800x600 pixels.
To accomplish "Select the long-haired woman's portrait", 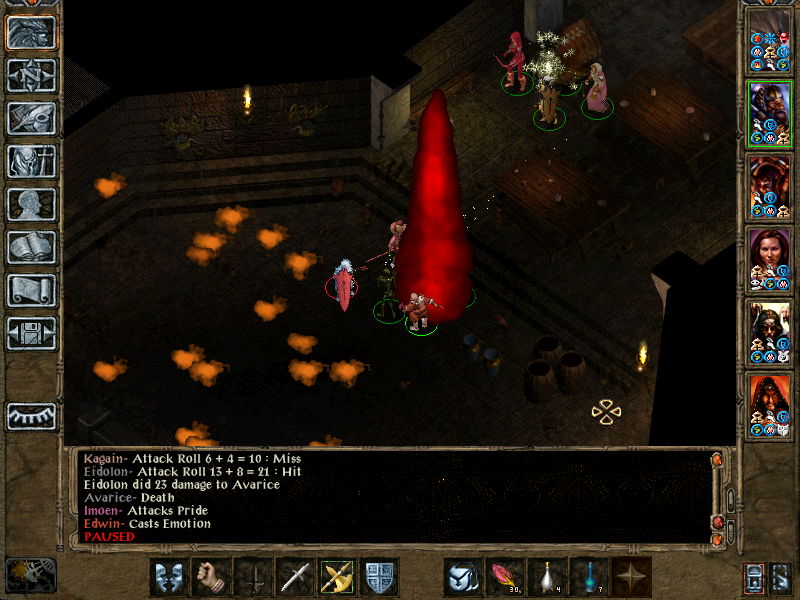I will pyautogui.click(x=769, y=259).
